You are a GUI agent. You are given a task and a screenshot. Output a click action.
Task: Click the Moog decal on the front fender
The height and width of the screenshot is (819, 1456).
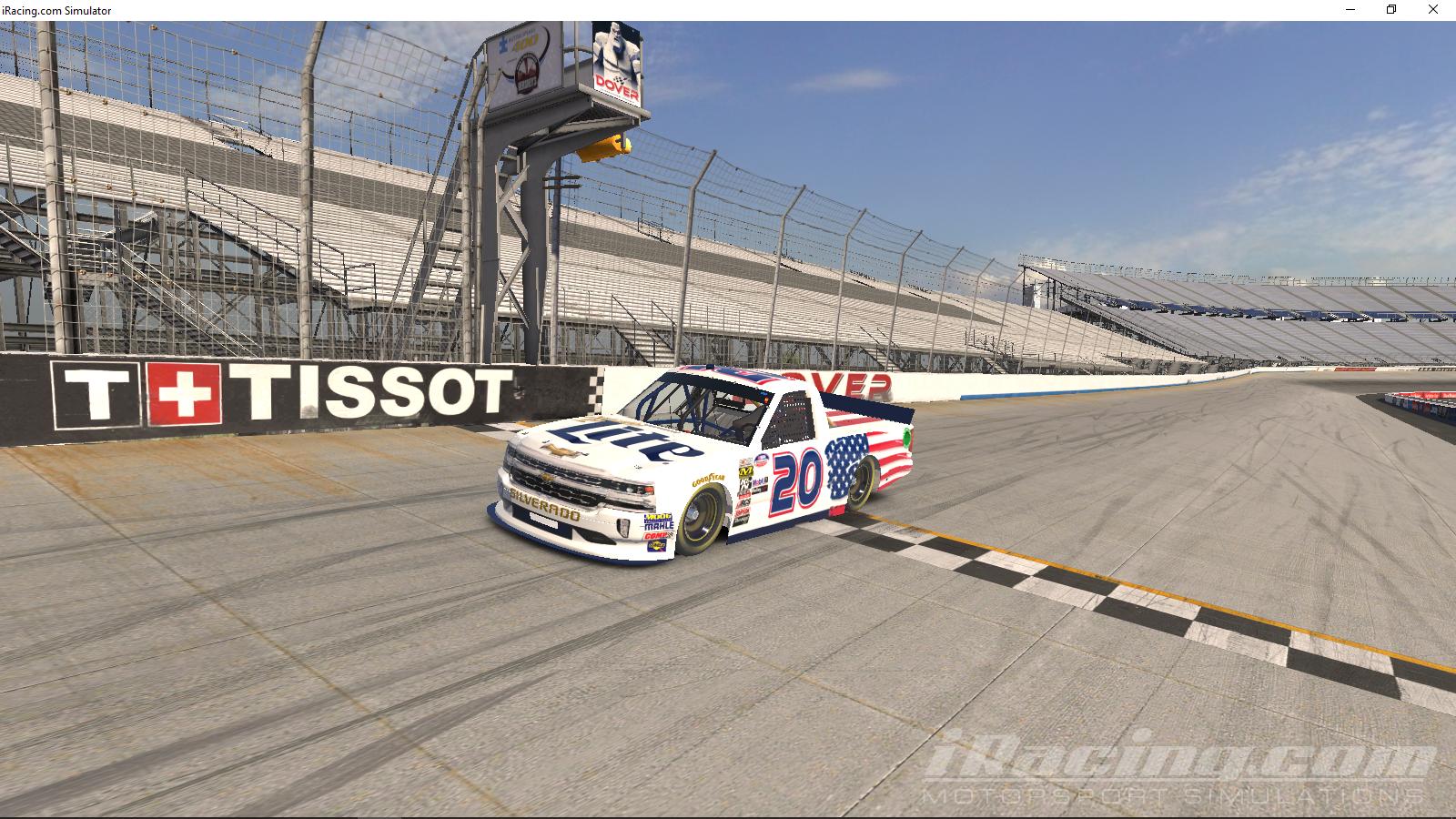tap(659, 516)
